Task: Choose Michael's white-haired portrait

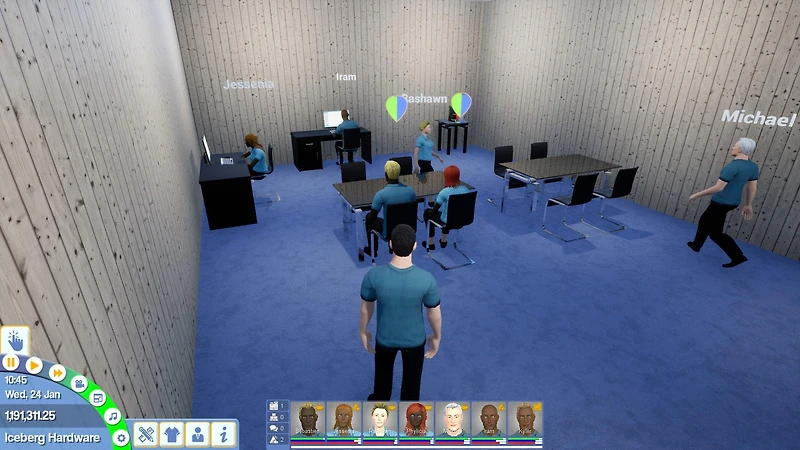Action: coord(453,420)
